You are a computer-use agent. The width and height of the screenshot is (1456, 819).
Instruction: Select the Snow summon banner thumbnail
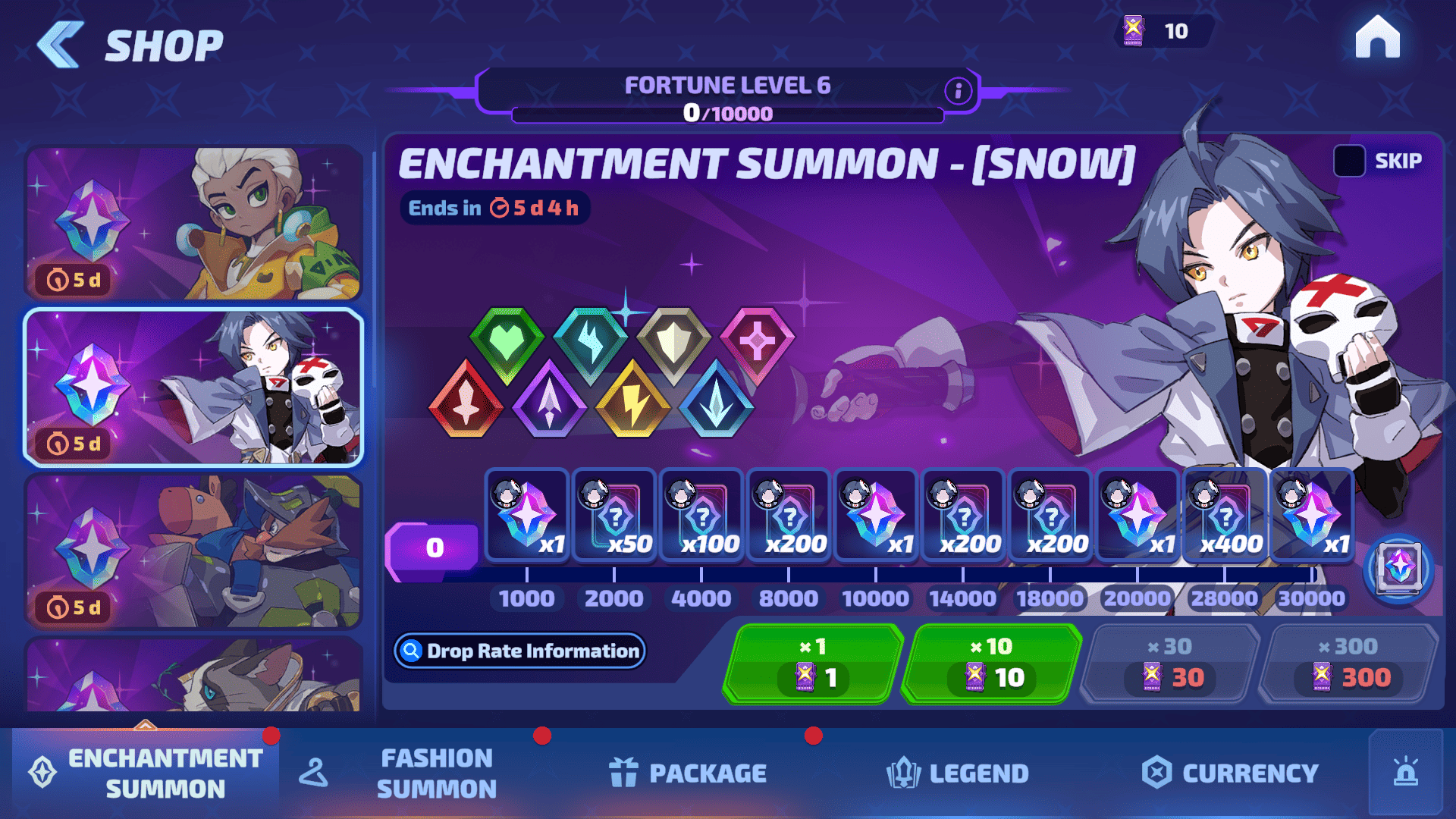(x=193, y=387)
